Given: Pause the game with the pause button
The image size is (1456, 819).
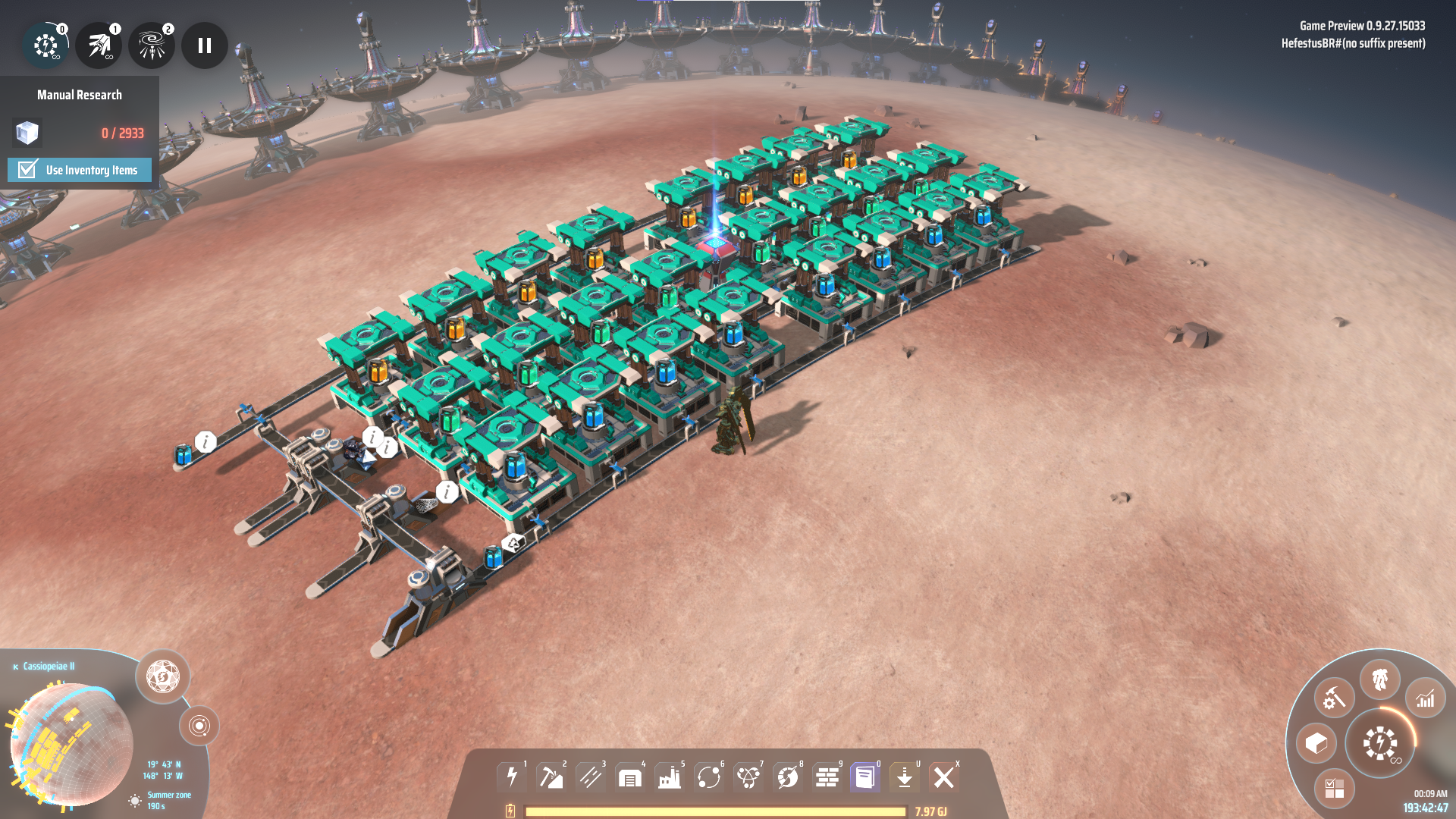Looking at the screenshot, I should tap(204, 45).
